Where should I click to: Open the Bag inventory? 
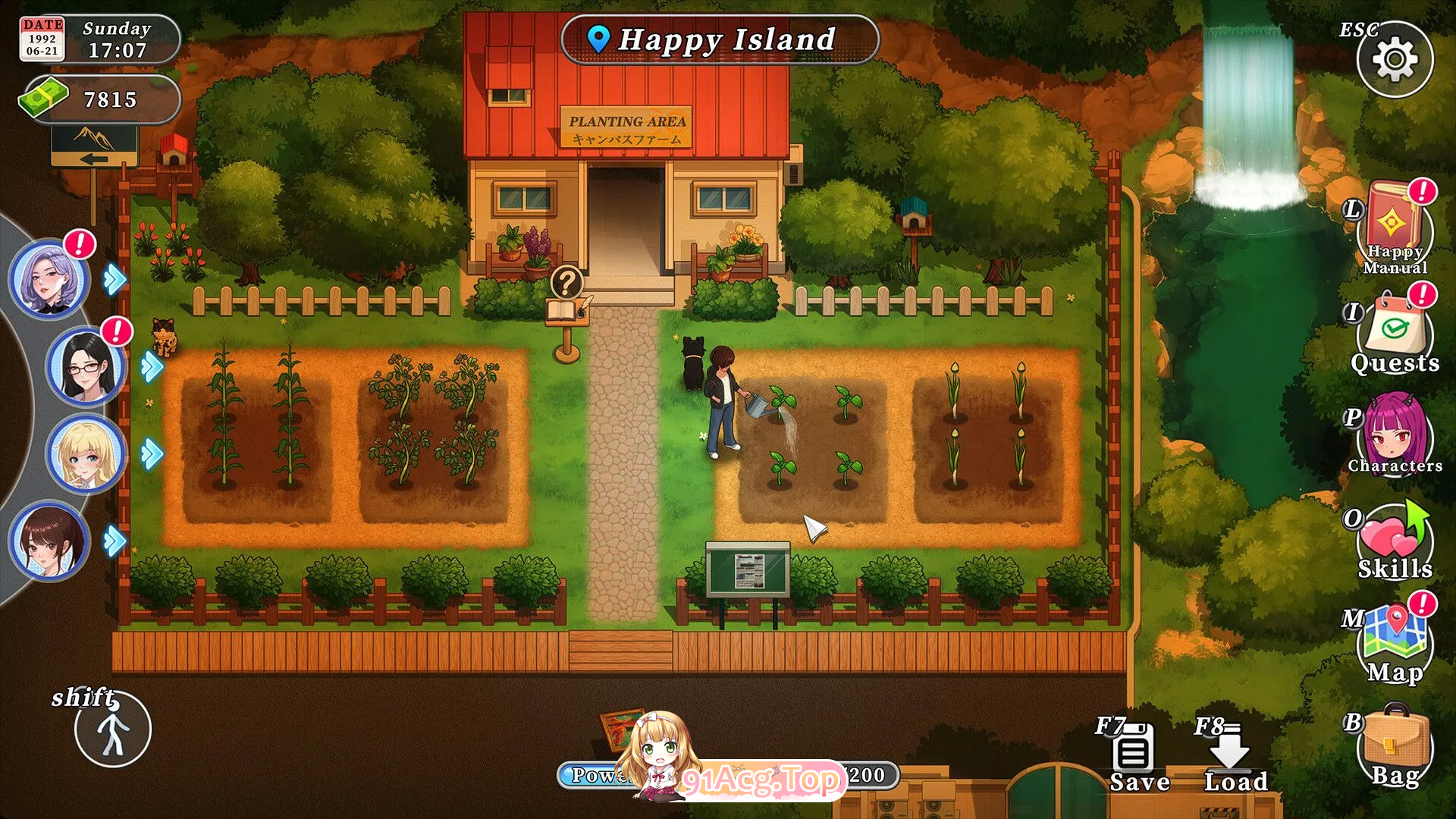point(1395,747)
